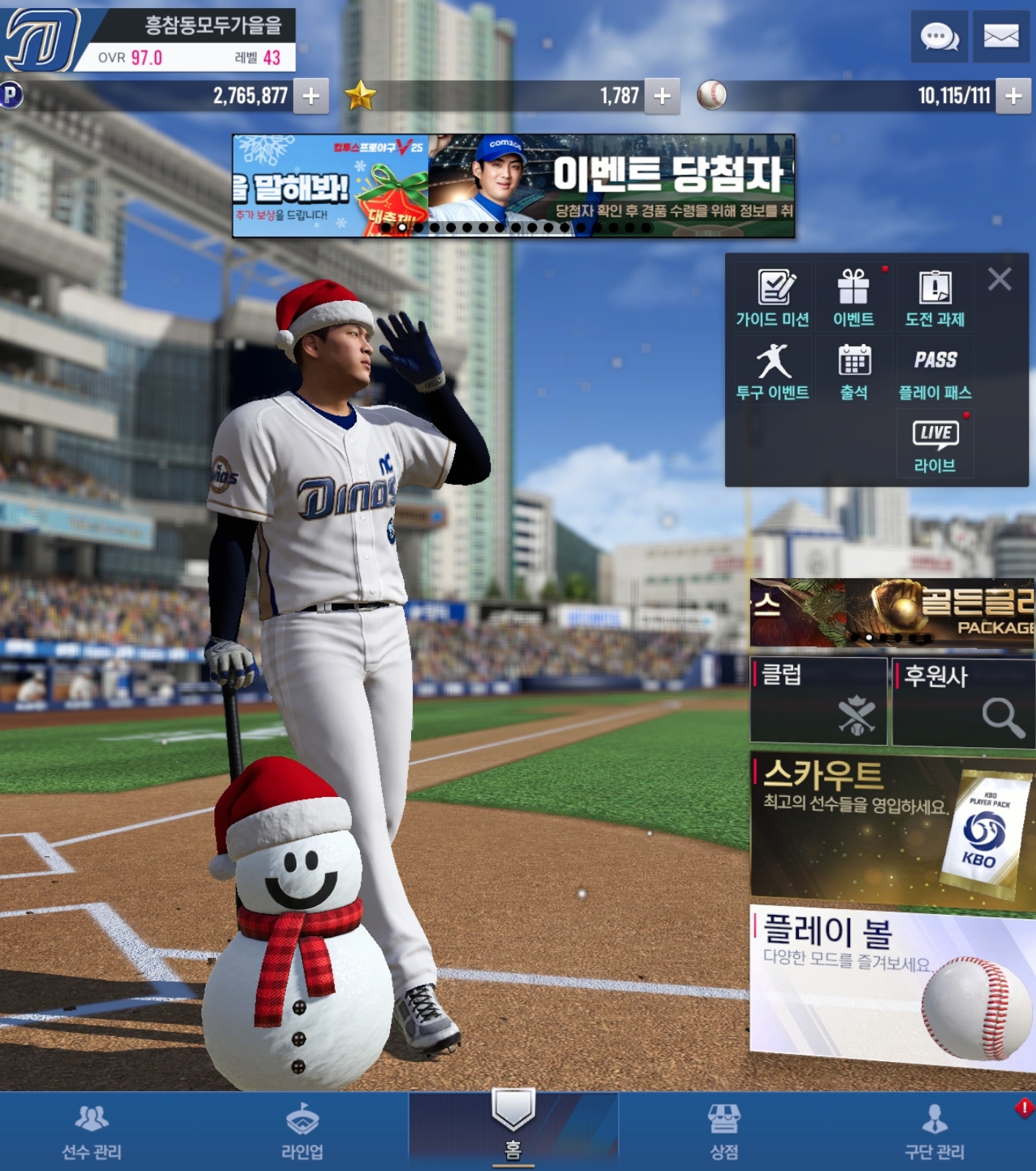Screen dimensions: 1036x1171
Task: Open the chat speech bubble icon
Action: point(939,36)
